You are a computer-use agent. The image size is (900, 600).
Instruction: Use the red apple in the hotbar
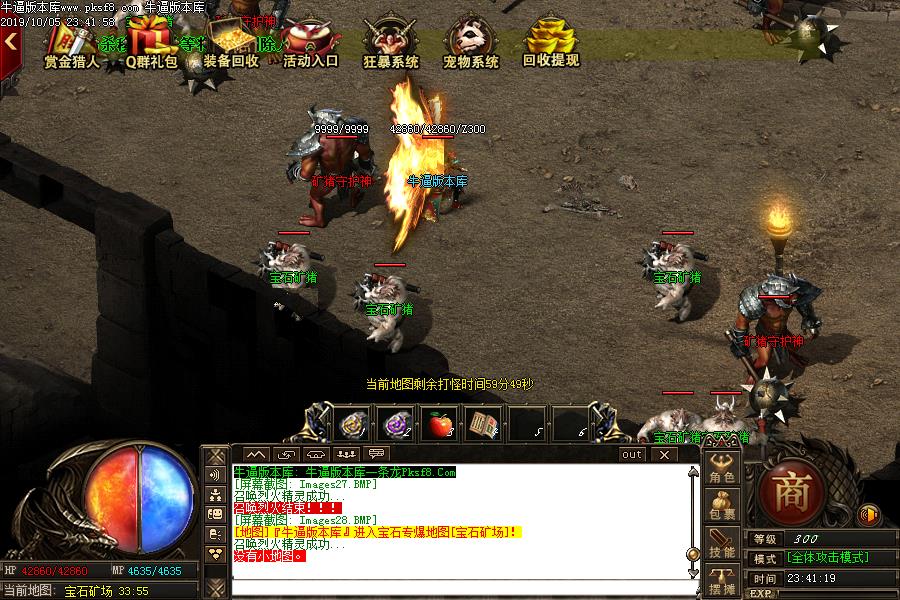pyautogui.click(x=441, y=424)
